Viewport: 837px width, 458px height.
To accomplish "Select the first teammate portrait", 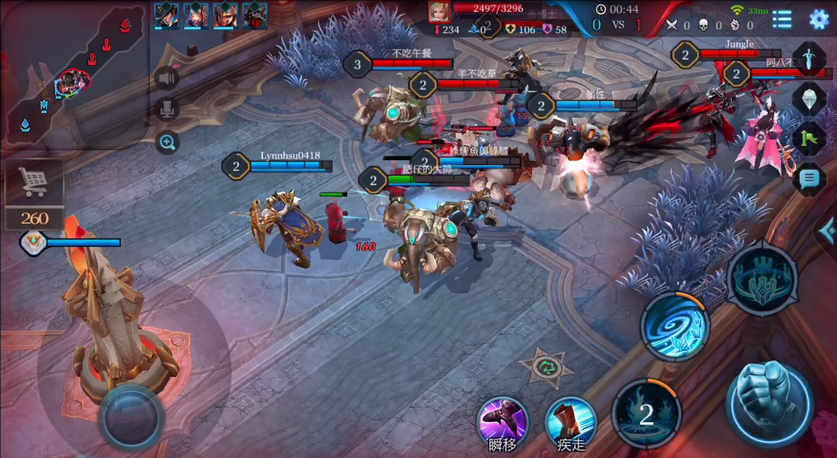I will point(167,15).
